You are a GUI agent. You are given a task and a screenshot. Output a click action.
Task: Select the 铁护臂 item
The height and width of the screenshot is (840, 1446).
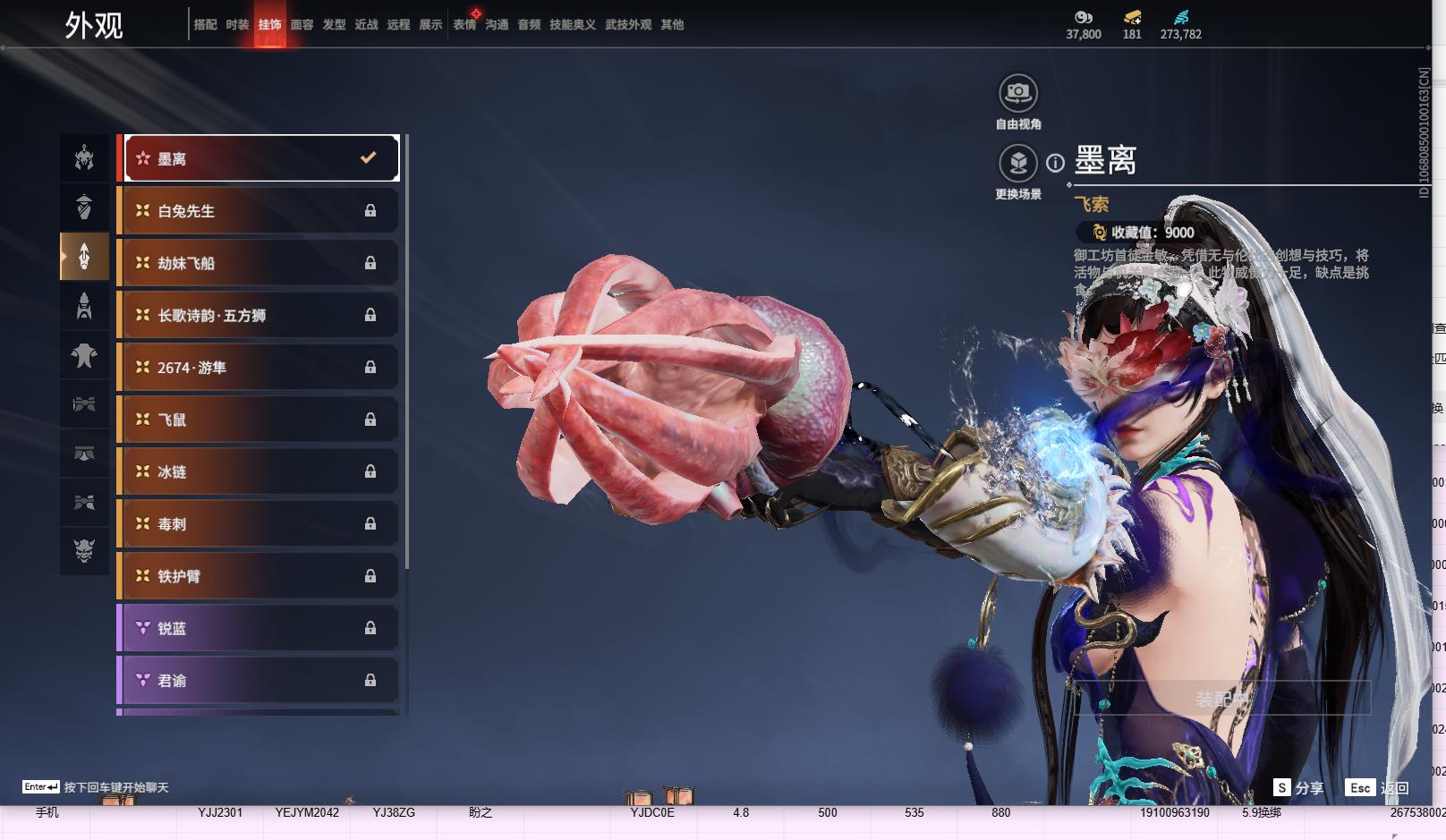pyautogui.click(x=260, y=576)
